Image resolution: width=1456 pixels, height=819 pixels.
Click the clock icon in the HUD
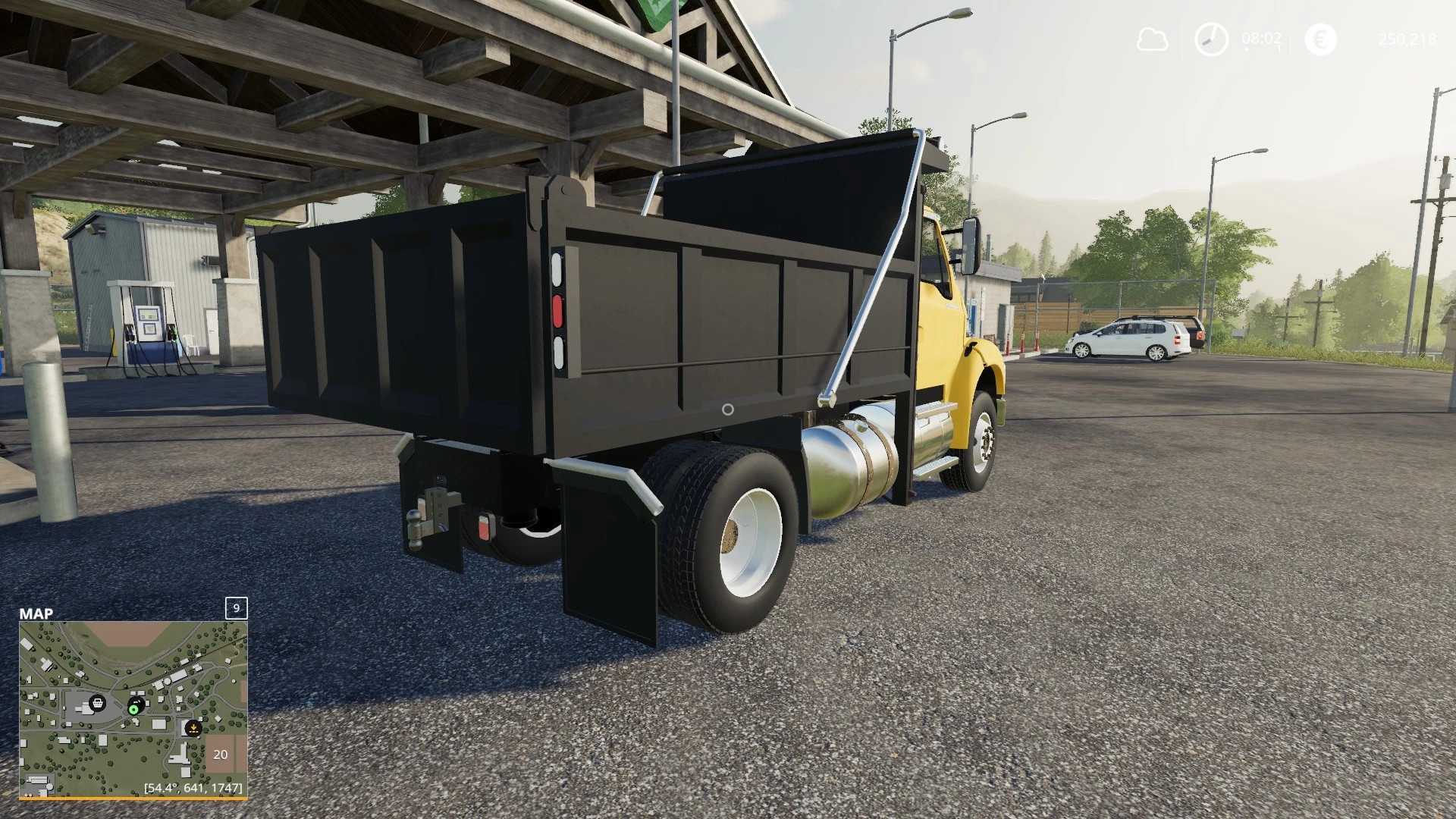pos(1211,39)
